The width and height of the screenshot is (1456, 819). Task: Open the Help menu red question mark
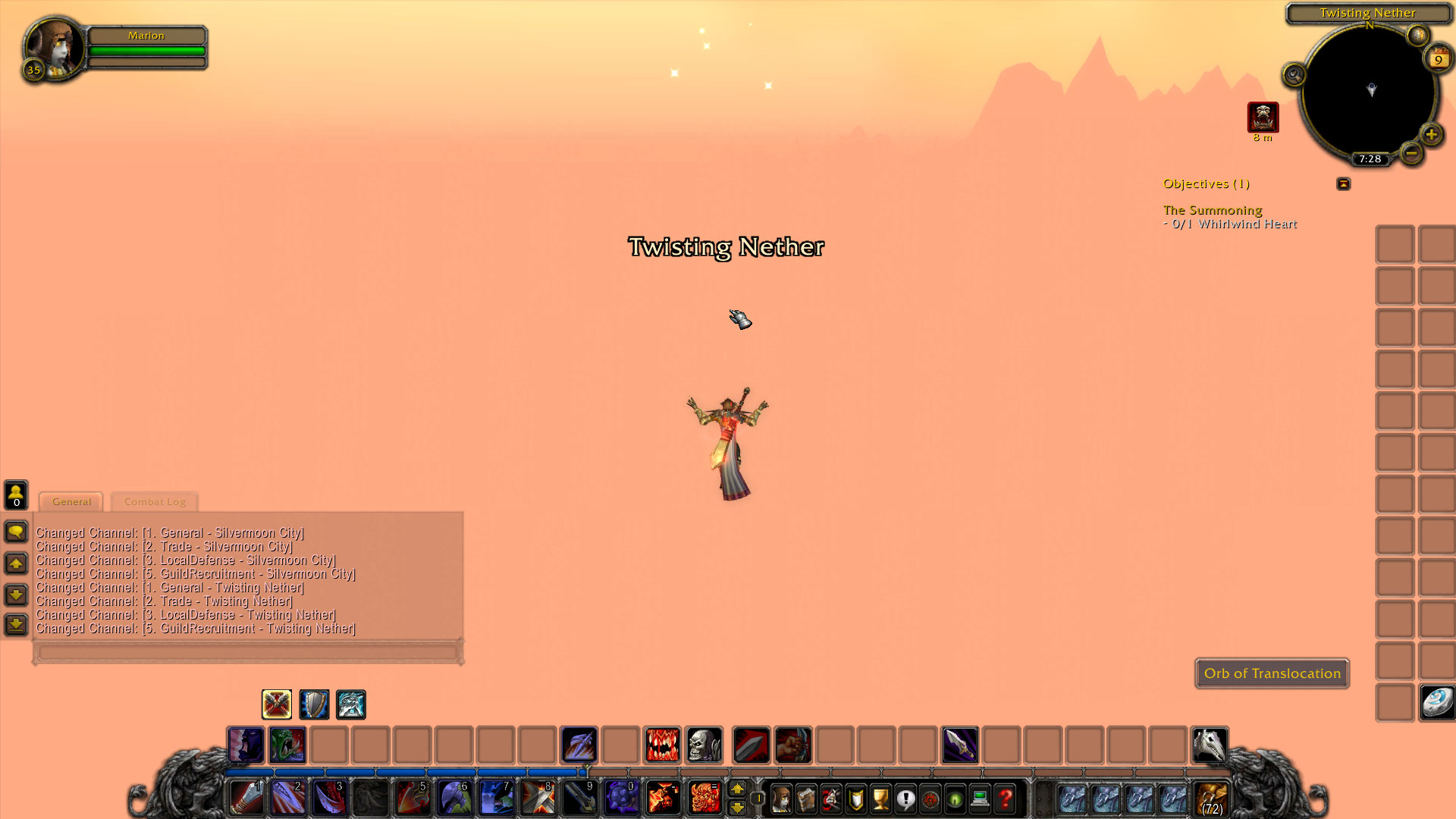1003,799
